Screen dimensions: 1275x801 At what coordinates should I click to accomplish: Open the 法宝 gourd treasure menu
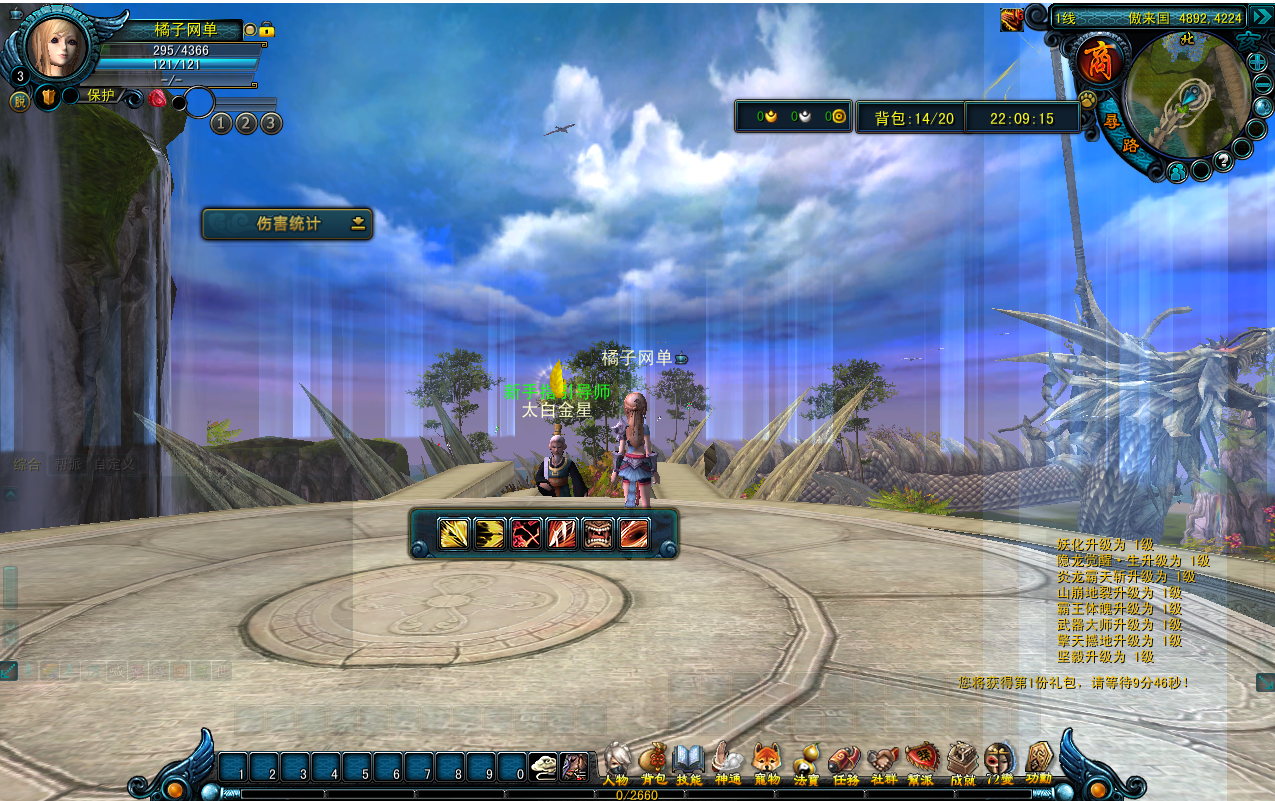coord(806,762)
